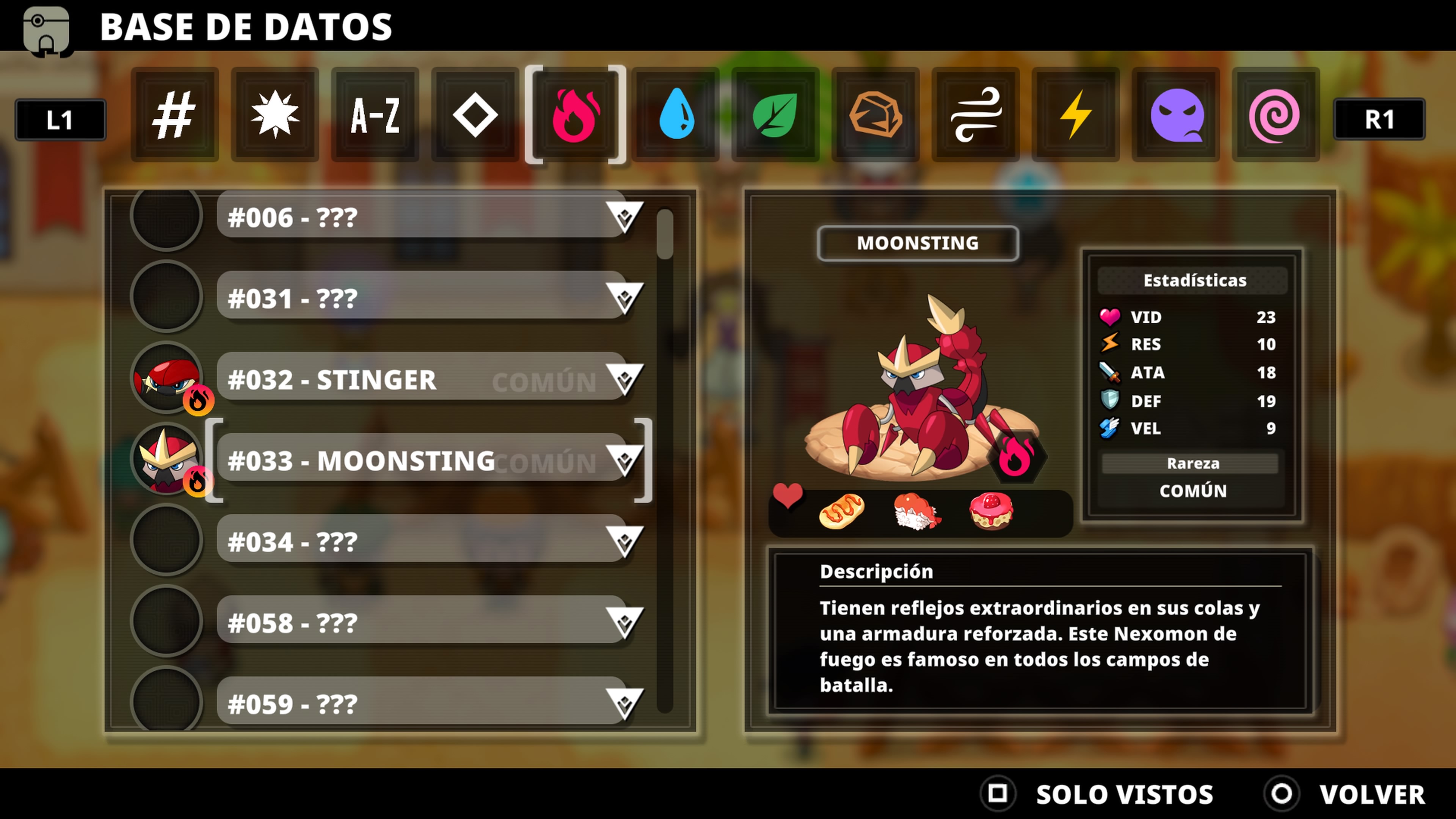Sort entries alphabetically with A-Z tab
Viewport: 1456px width, 819px height.
point(375,115)
